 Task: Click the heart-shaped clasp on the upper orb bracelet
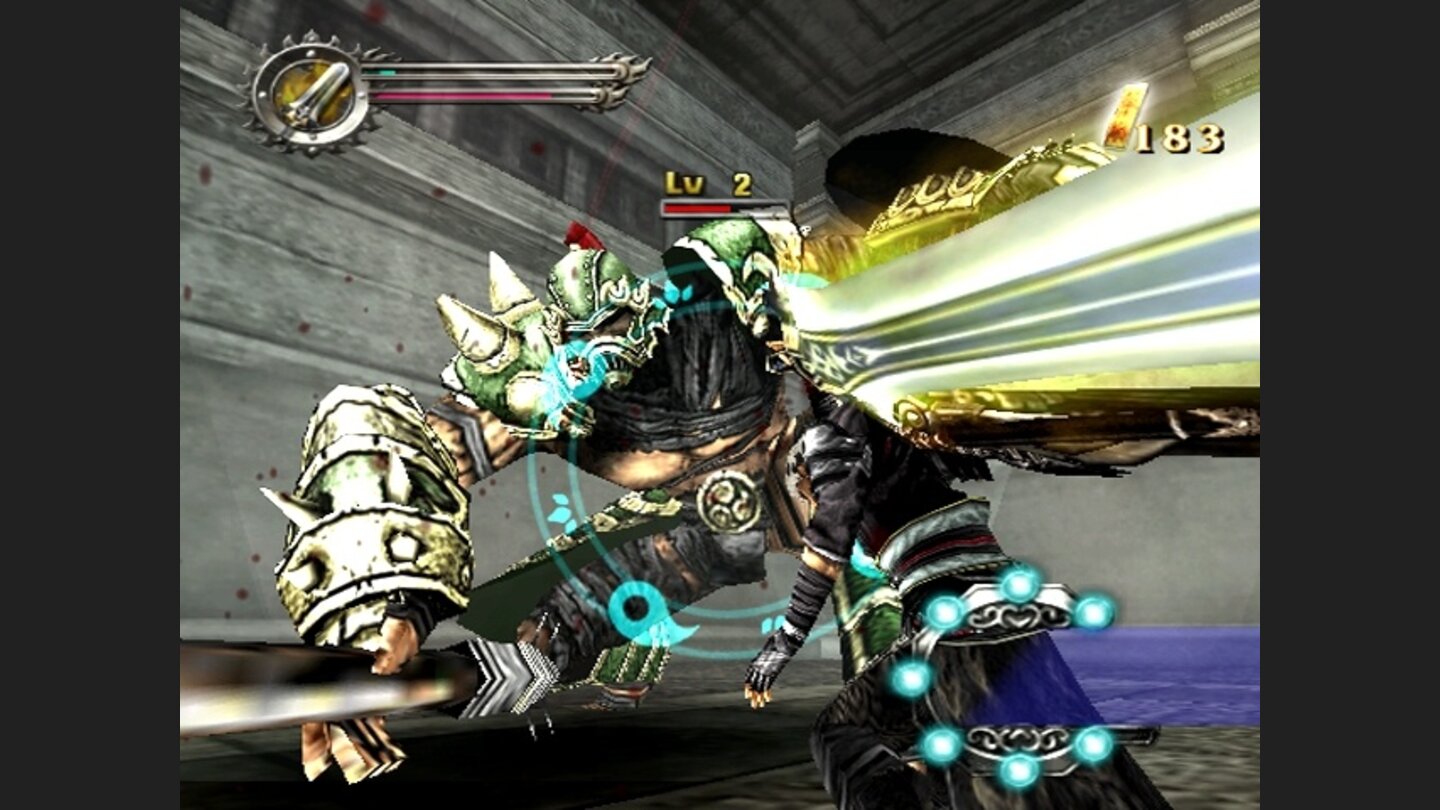(1019, 617)
